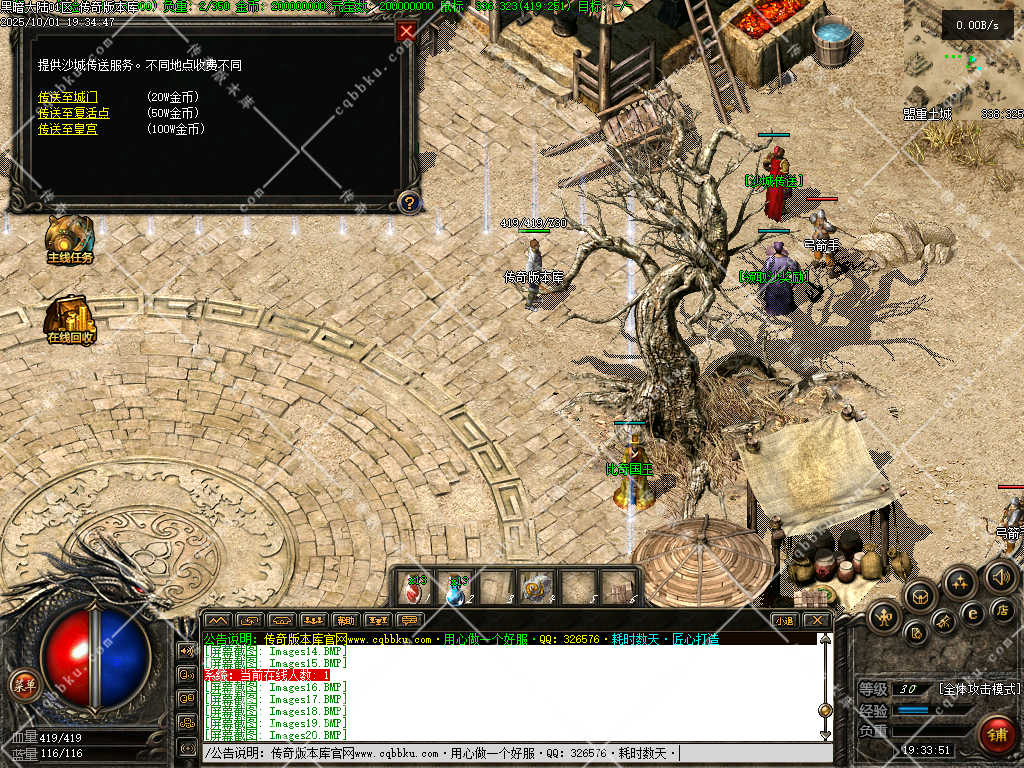Select 传送至皇宫 palace teleport

(68, 129)
